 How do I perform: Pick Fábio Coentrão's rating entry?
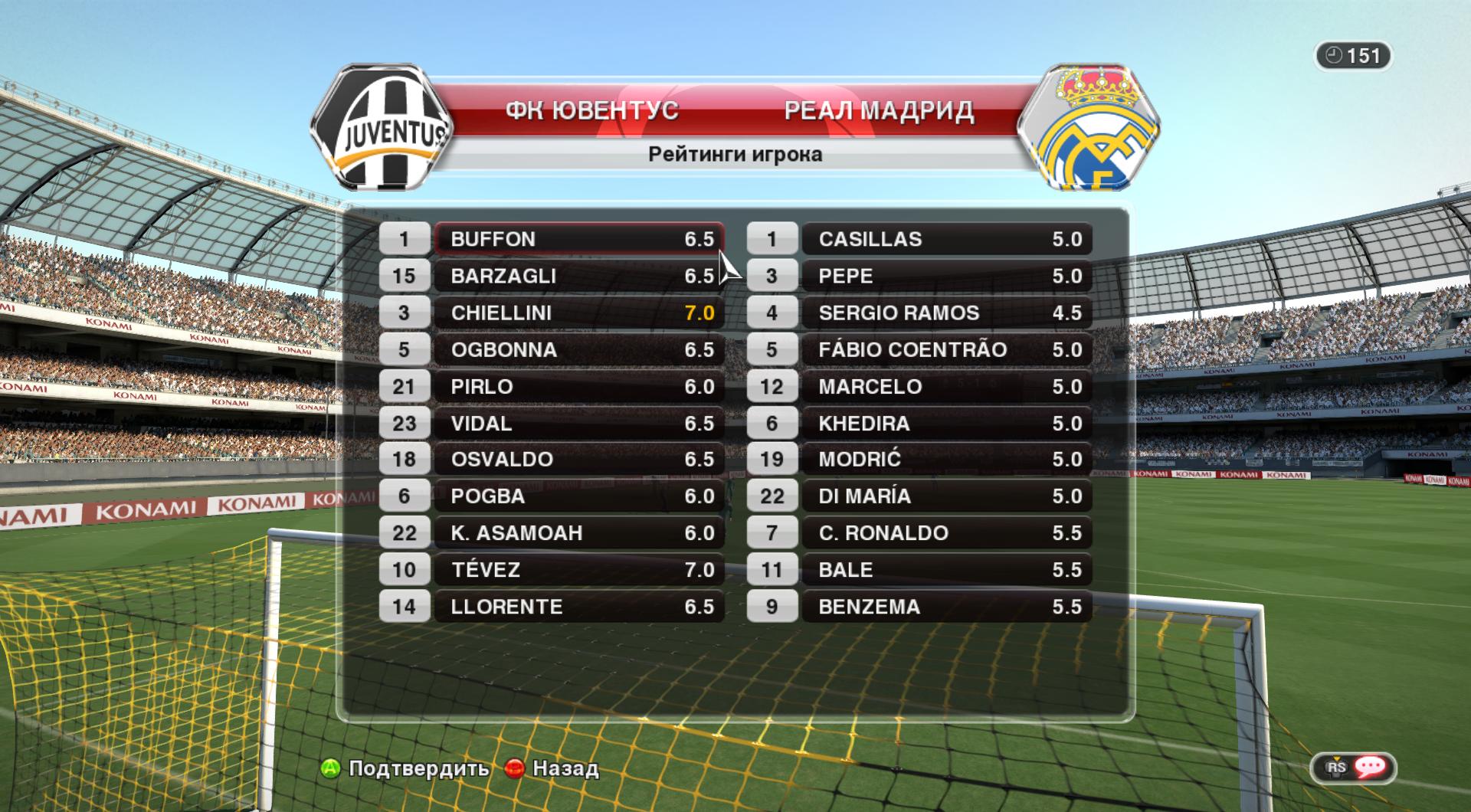[946, 349]
